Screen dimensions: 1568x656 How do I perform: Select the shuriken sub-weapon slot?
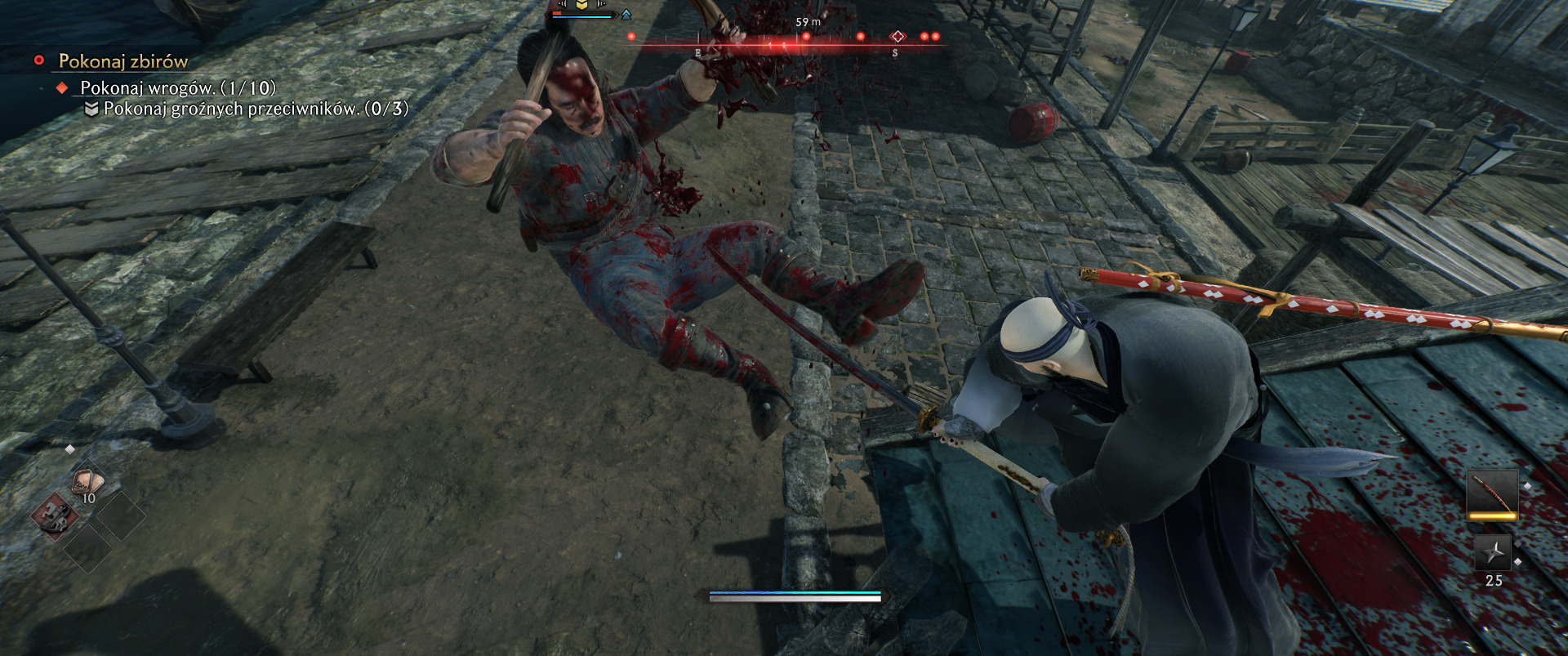pos(1493,553)
